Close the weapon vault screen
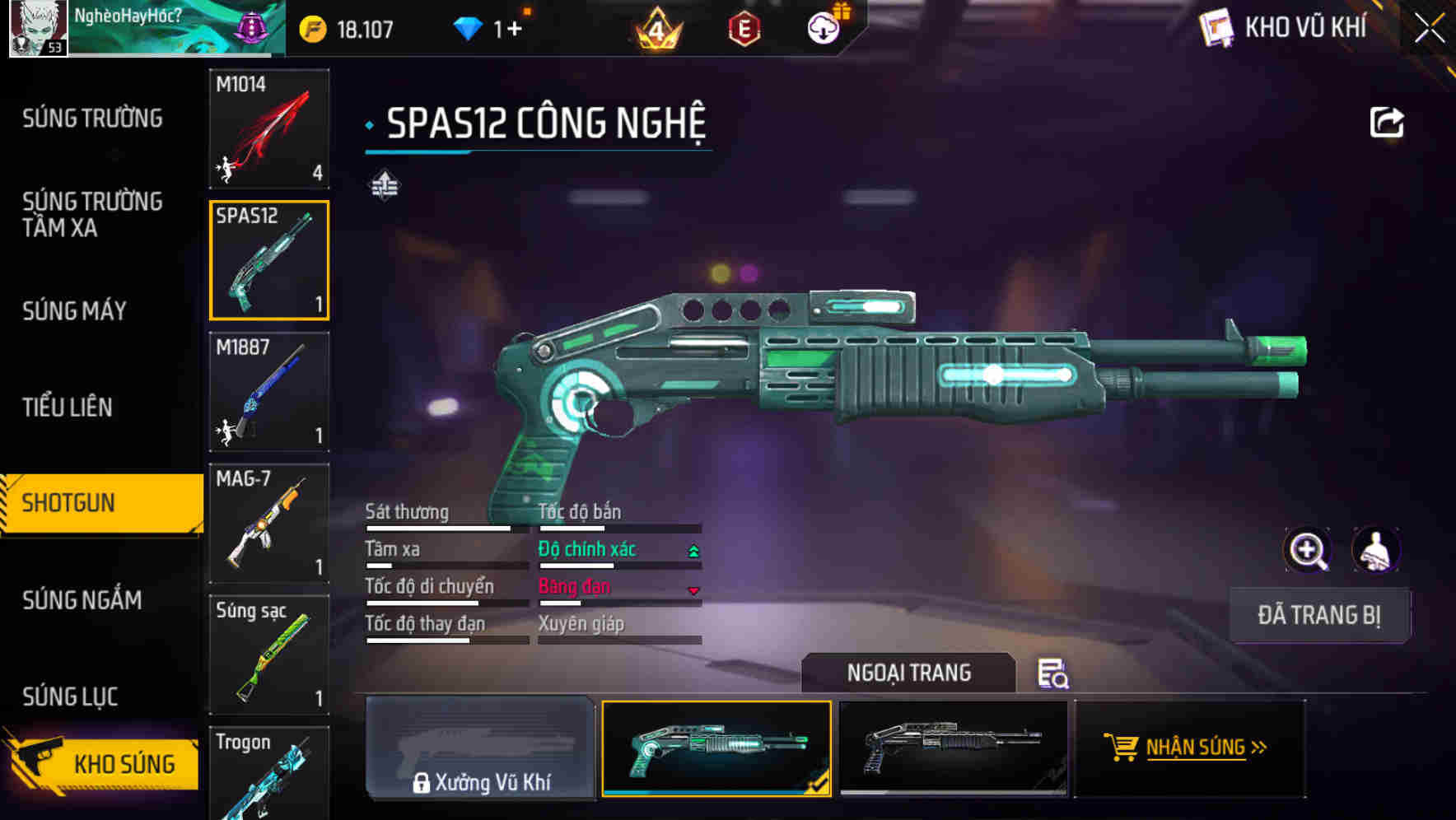This screenshot has height=820, width=1456. coord(1430,29)
